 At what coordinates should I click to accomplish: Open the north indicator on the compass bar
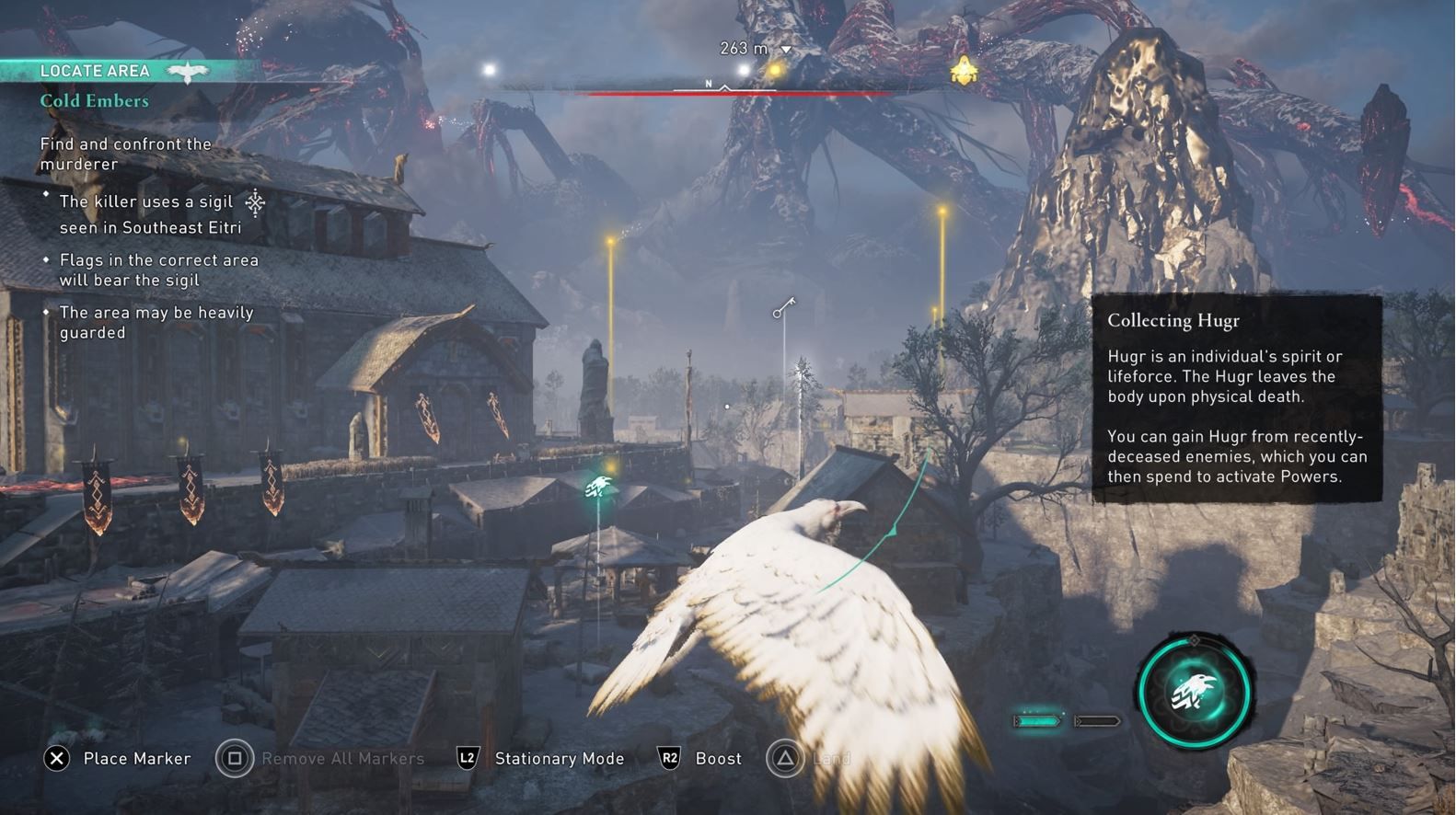click(x=708, y=82)
